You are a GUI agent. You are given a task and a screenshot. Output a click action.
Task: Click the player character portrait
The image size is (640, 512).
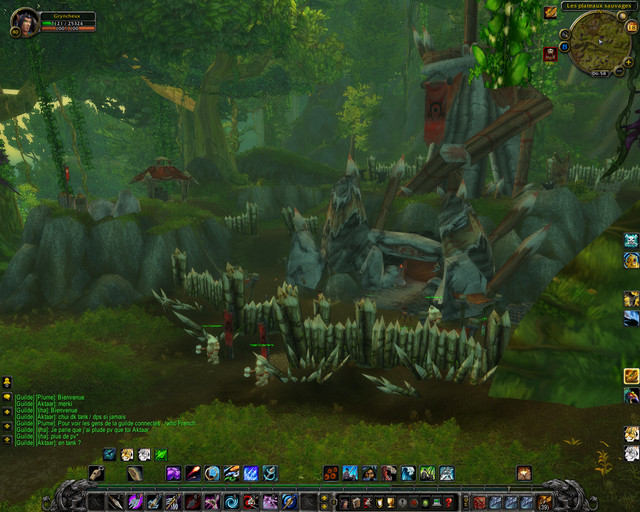click(x=24, y=22)
